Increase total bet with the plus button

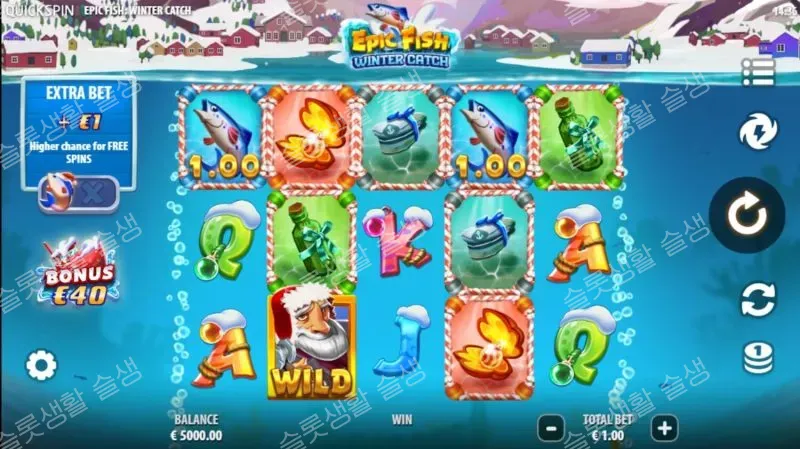[663, 429]
